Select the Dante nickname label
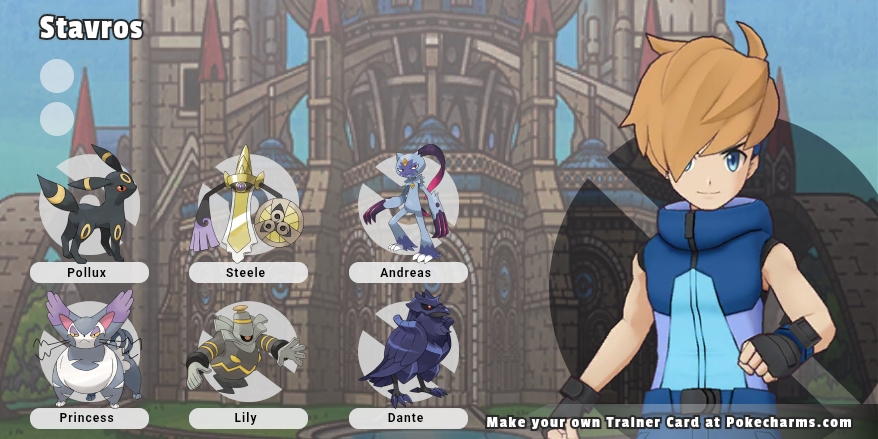 click(x=407, y=418)
